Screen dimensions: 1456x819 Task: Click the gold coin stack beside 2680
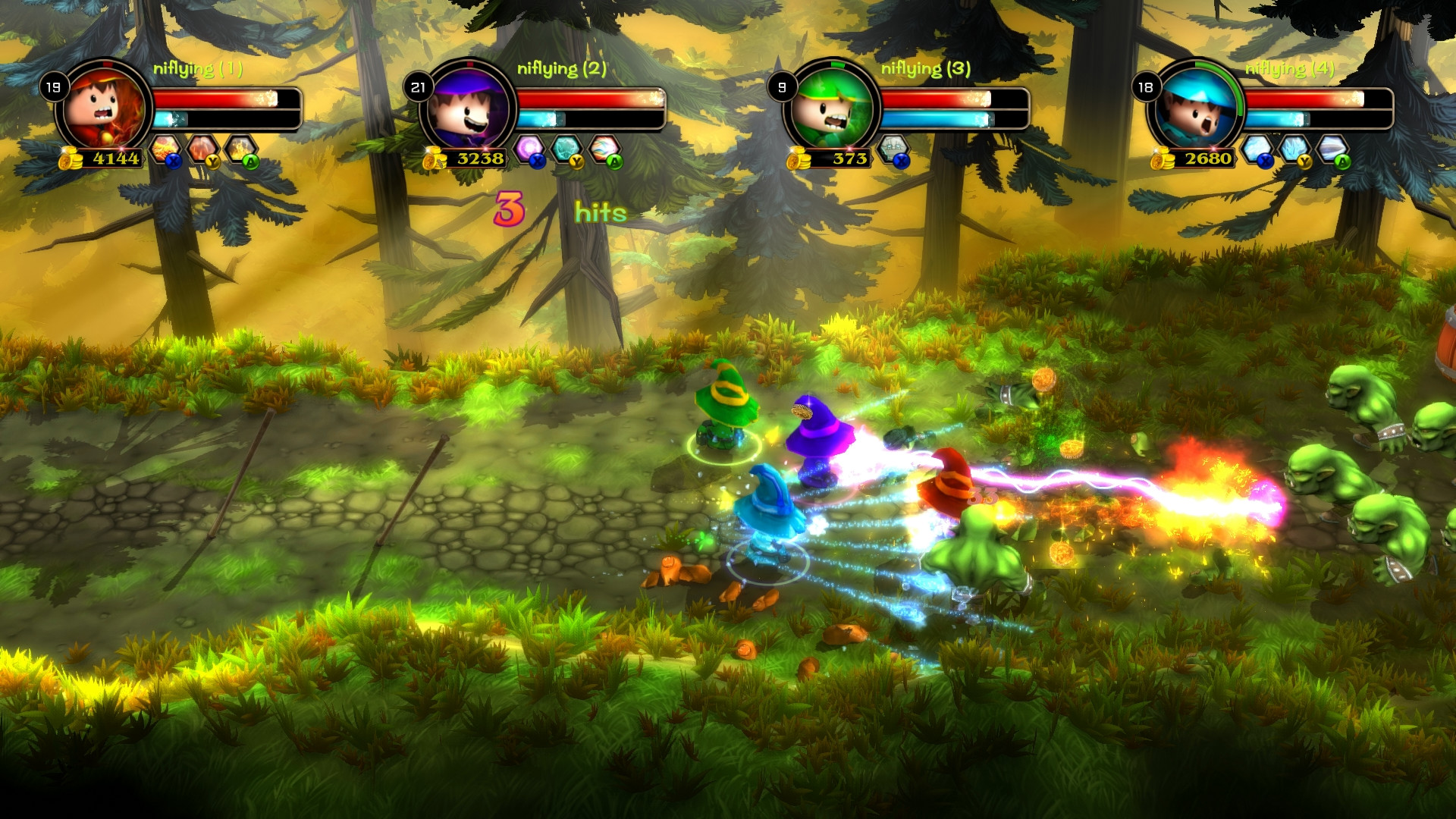(1163, 159)
